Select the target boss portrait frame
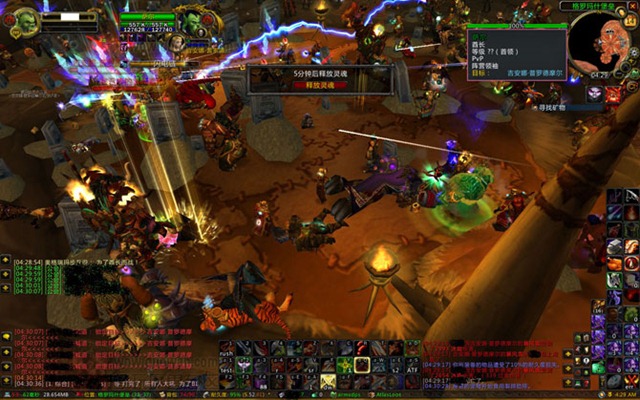This screenshot has width=640, height=400. 190,21
